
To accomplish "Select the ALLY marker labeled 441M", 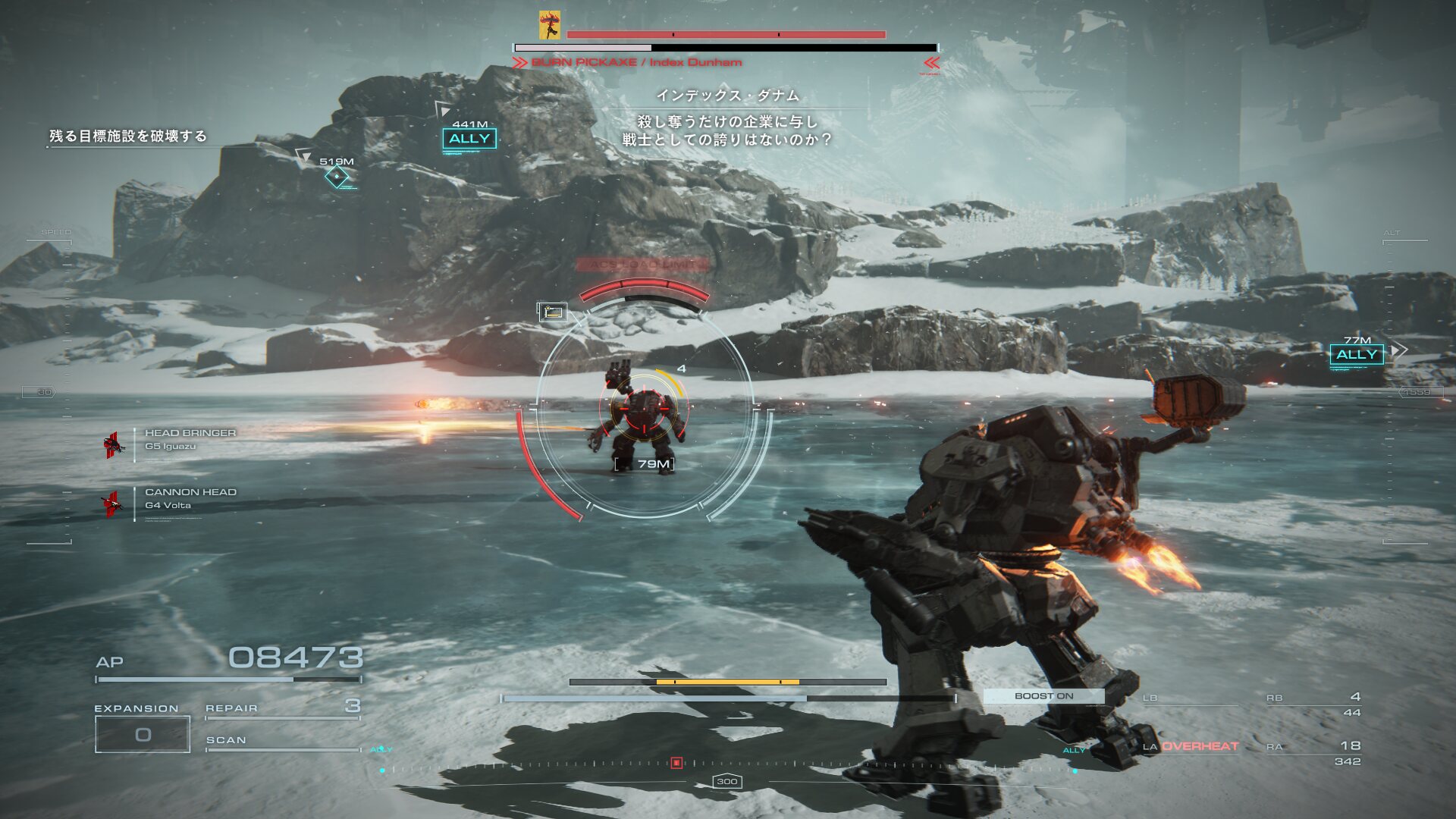I will click(x=469, y=138).
